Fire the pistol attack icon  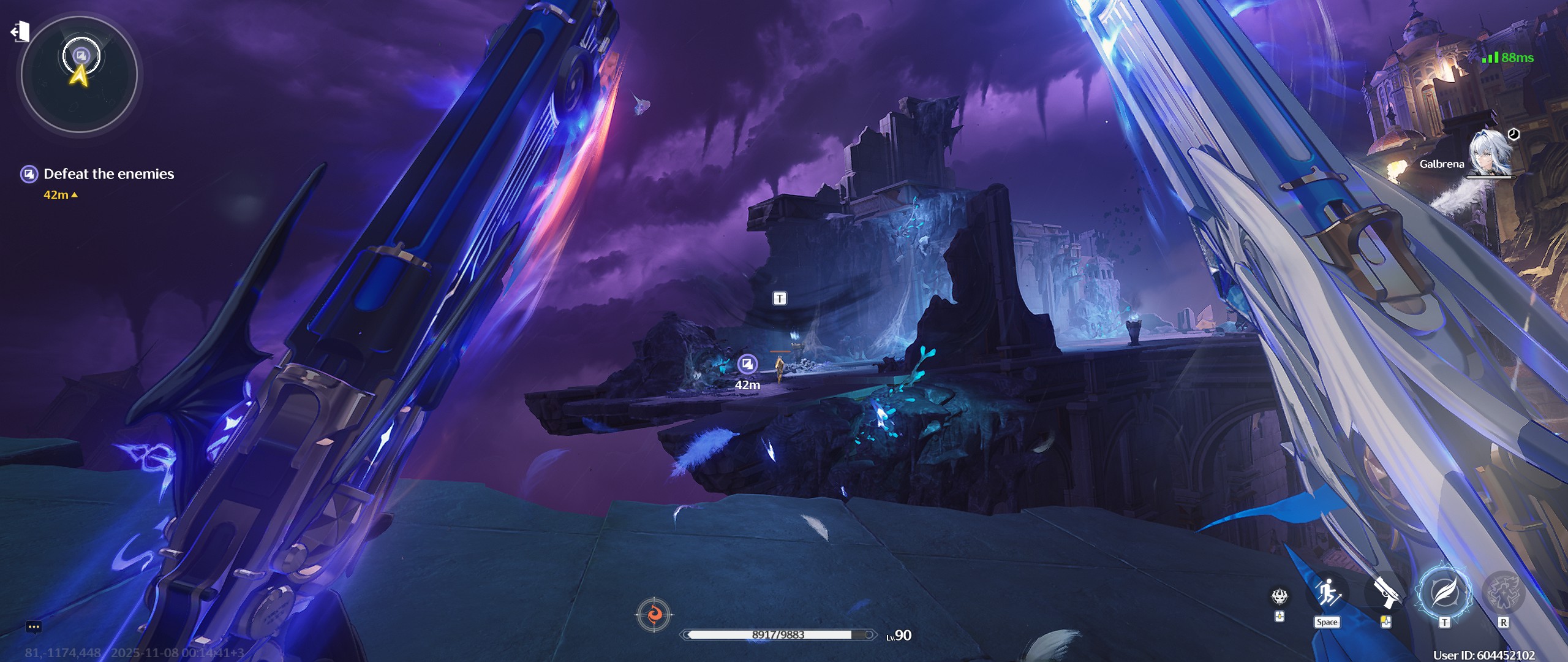[x=1385, y=593]
